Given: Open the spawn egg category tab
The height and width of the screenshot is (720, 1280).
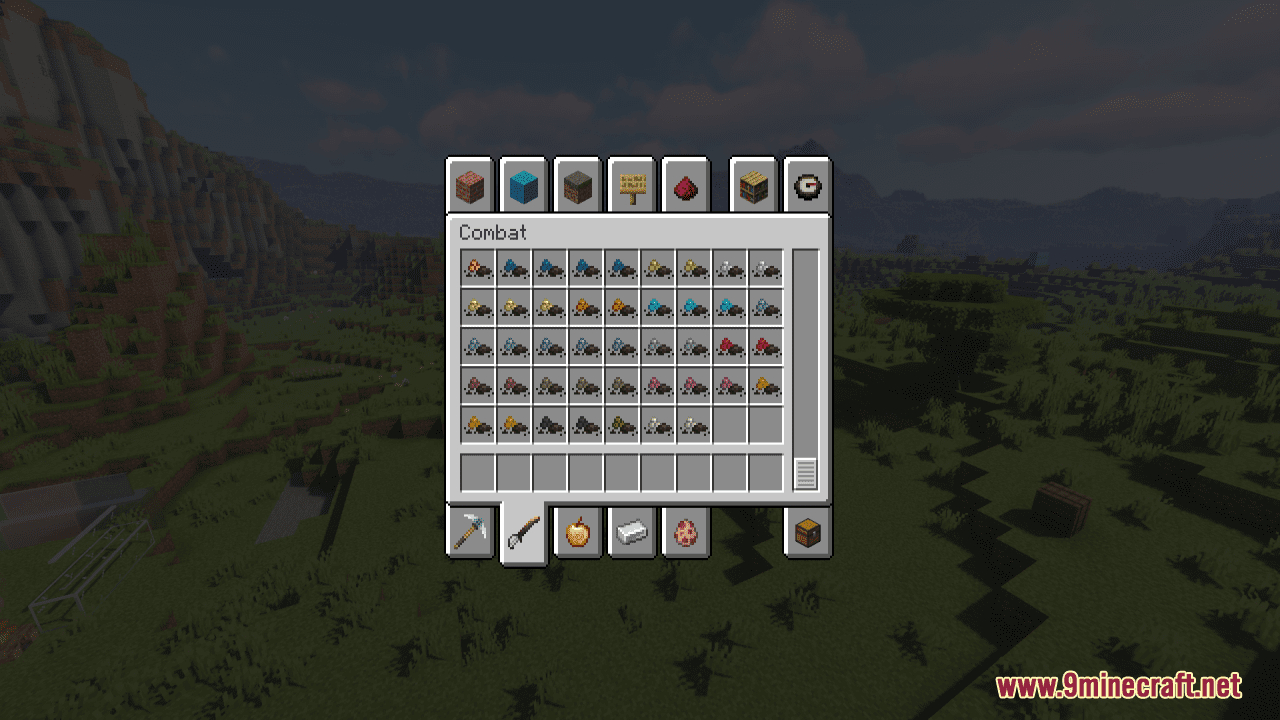Looking at the screenshot, I should pos(687,533).
